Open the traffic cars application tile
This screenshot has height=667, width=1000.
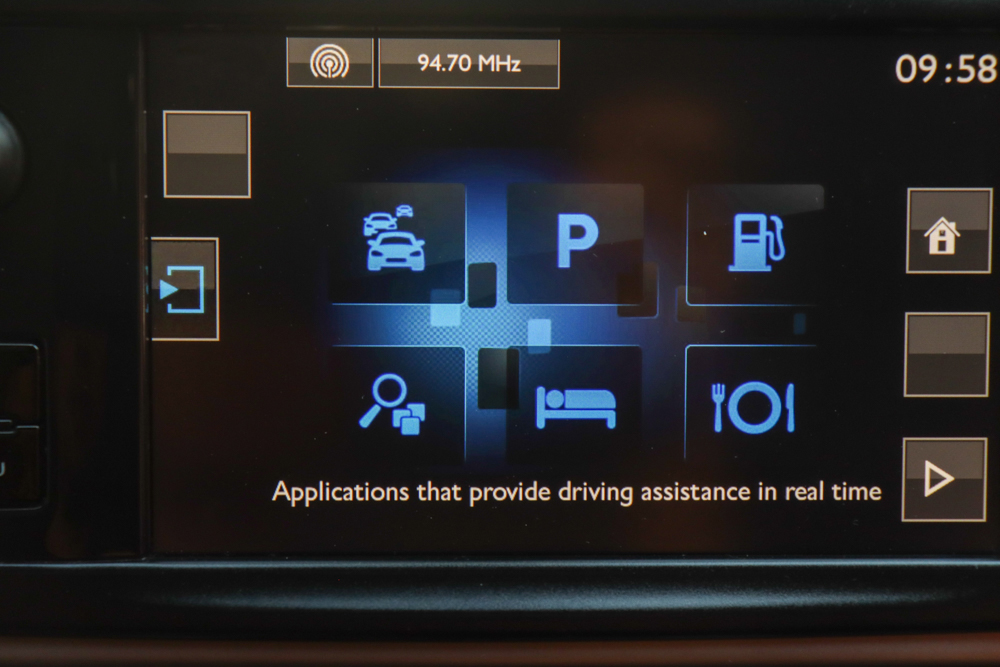pyautogui.click(x=397, y=242)
